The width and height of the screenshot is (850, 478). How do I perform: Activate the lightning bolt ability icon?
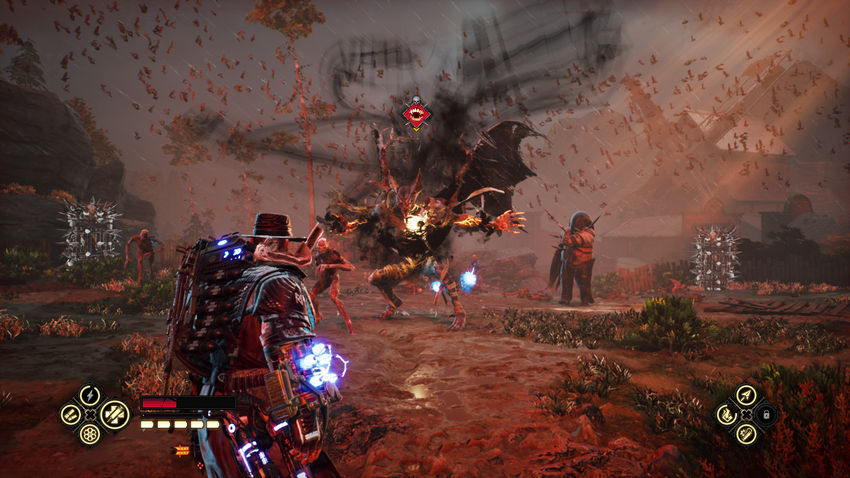(x=90, y=394)
